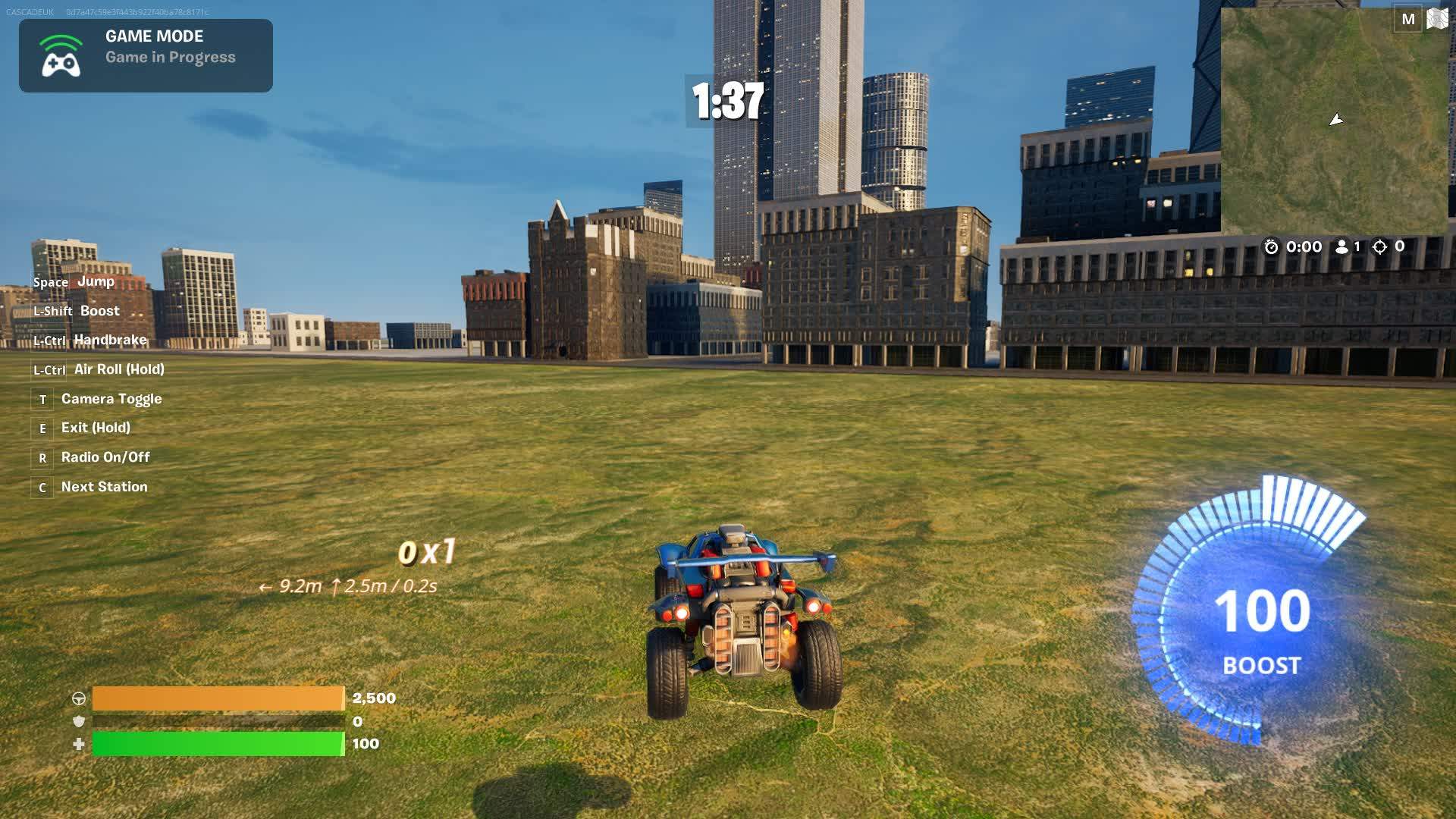Click Next Station to switch radio channels
This screenshot has width=1456, height=819.
pos(102,486)
